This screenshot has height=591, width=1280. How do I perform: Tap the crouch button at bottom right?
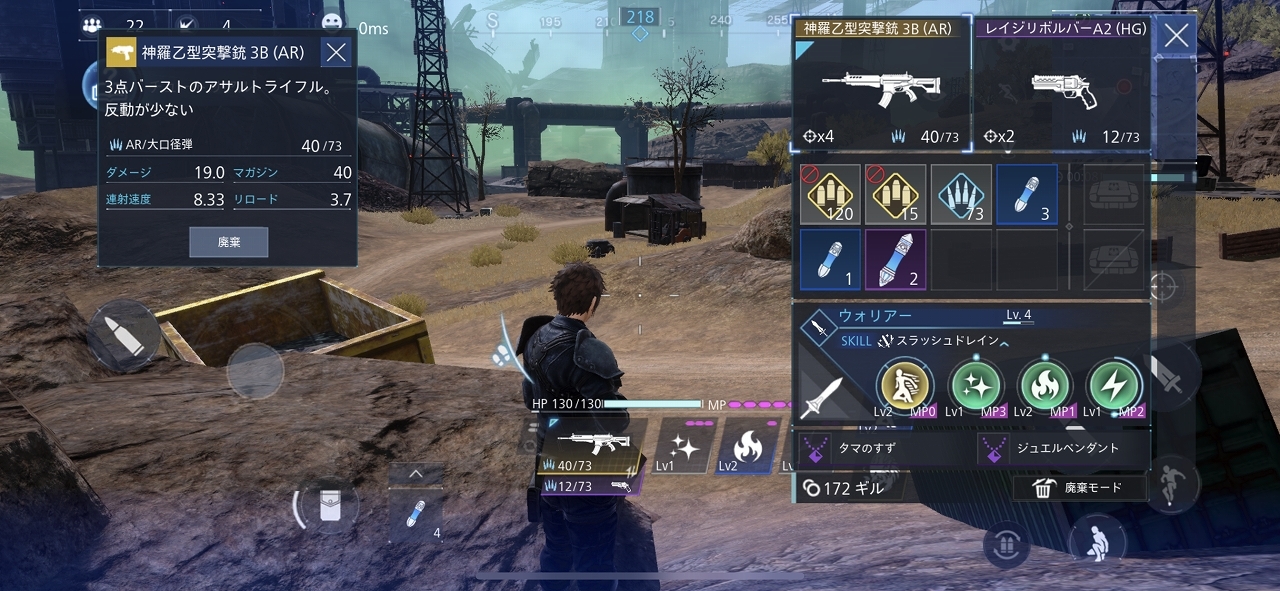[1097, 540]
